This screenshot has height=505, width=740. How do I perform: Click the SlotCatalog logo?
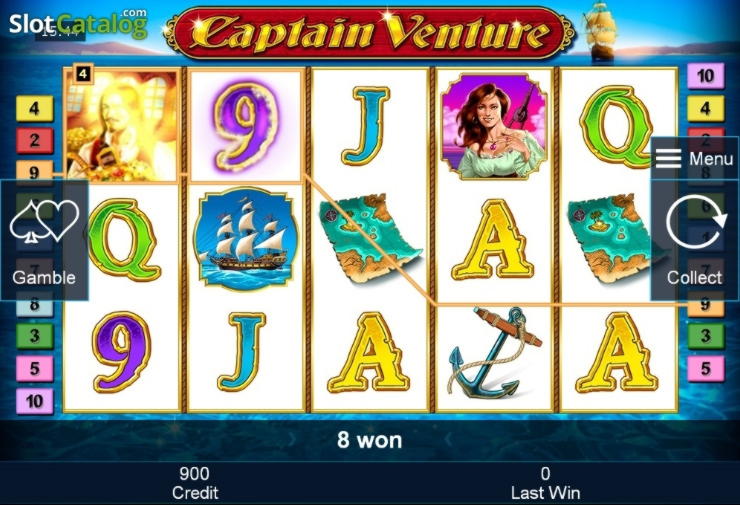click(77, 23)
